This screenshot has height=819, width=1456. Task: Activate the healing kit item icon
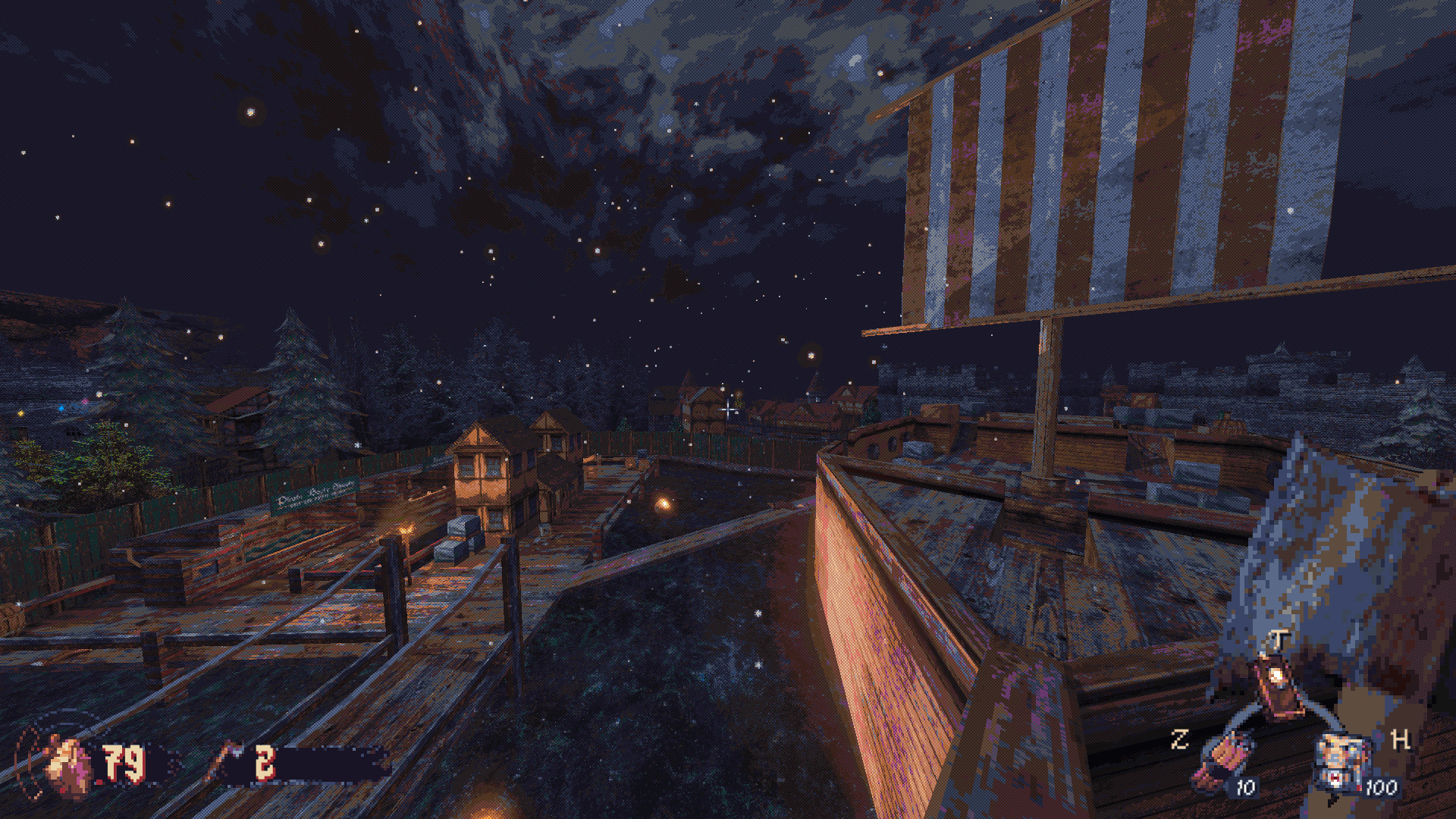pos(1344,760)
